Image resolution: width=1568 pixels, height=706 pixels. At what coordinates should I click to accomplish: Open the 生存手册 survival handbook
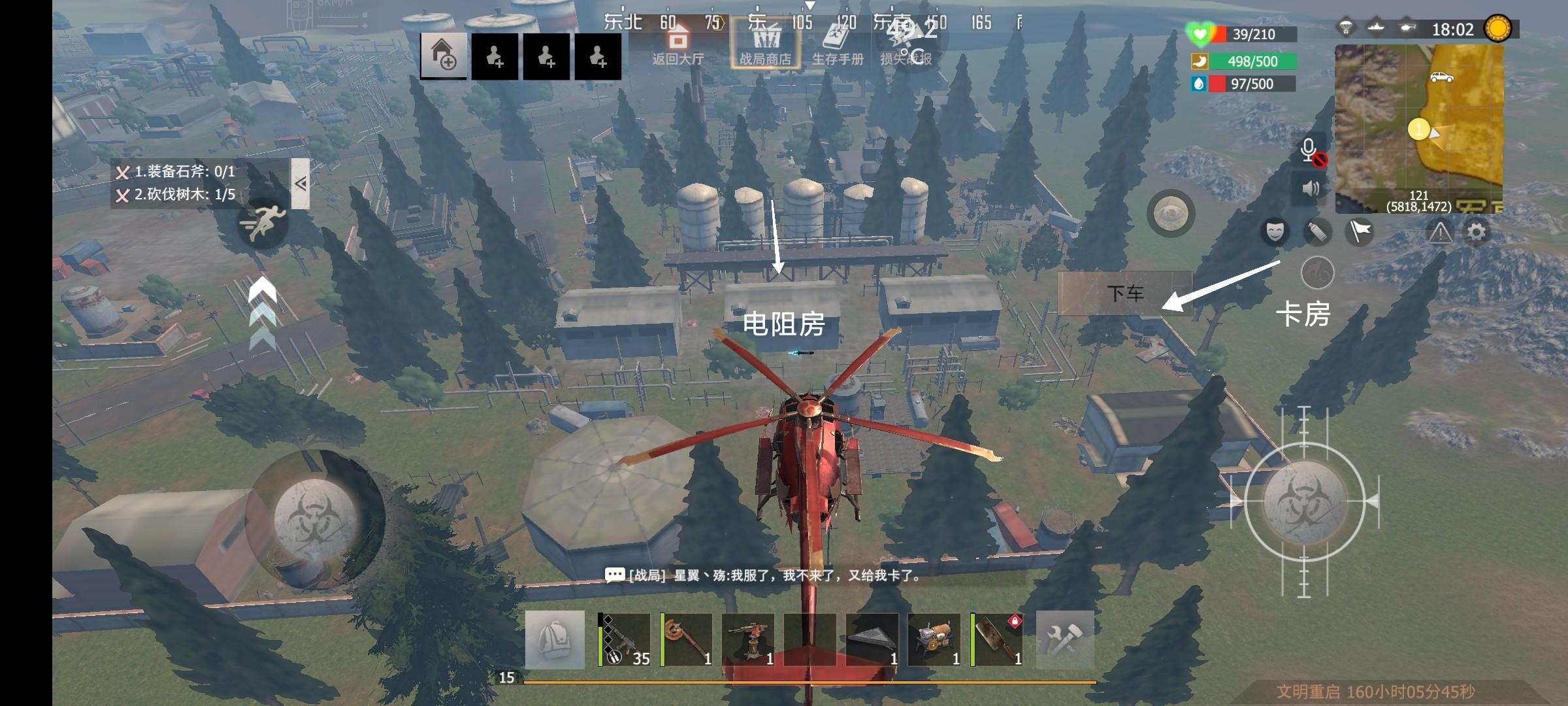pyautogui.click(x=838, y=43)
